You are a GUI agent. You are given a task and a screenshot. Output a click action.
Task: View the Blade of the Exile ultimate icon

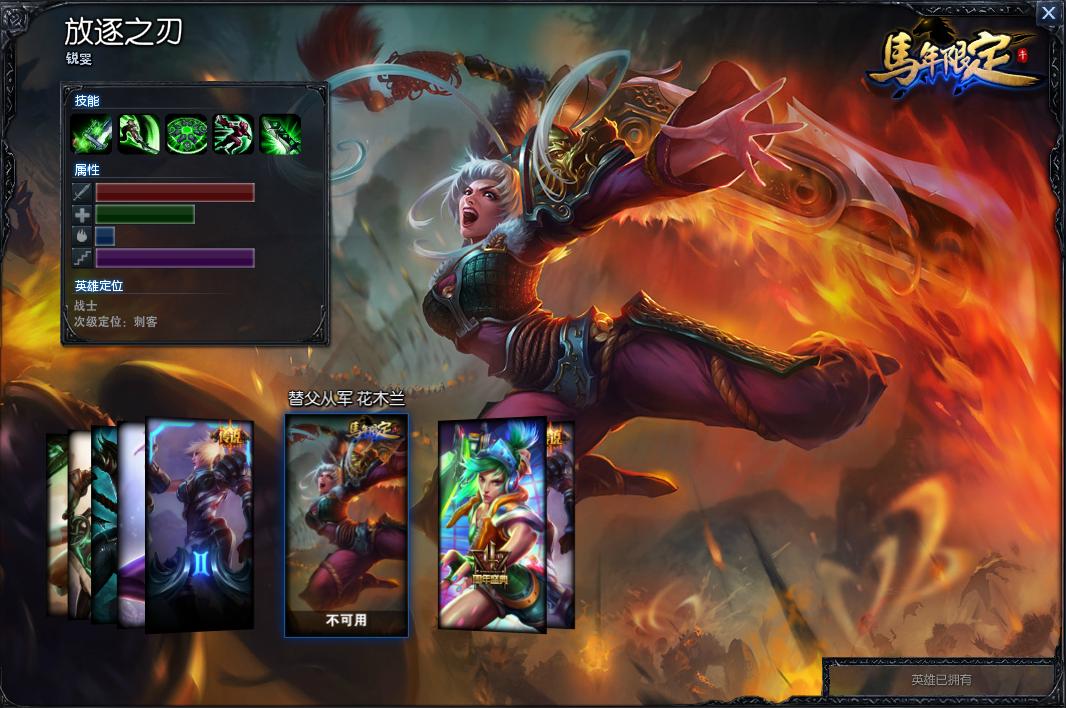(x=280, y=134)
